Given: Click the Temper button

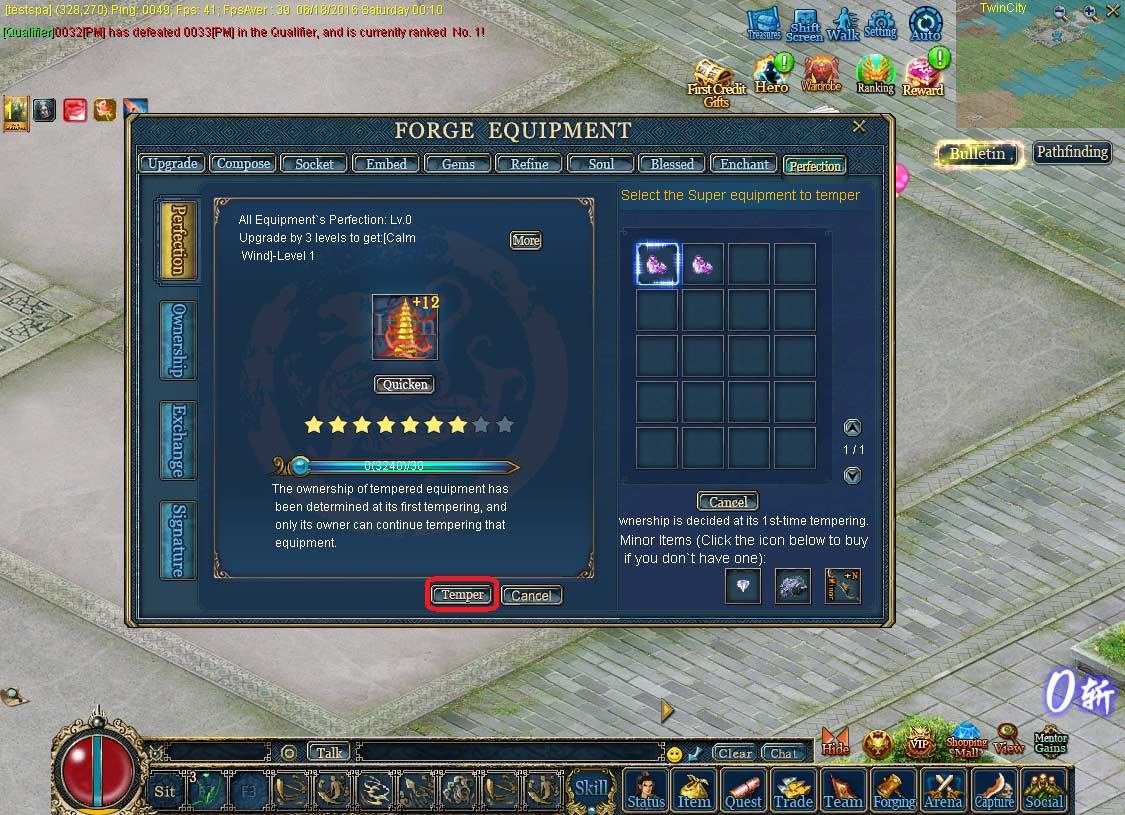Looking at the screenshot, I should click(x=462, y=595).
